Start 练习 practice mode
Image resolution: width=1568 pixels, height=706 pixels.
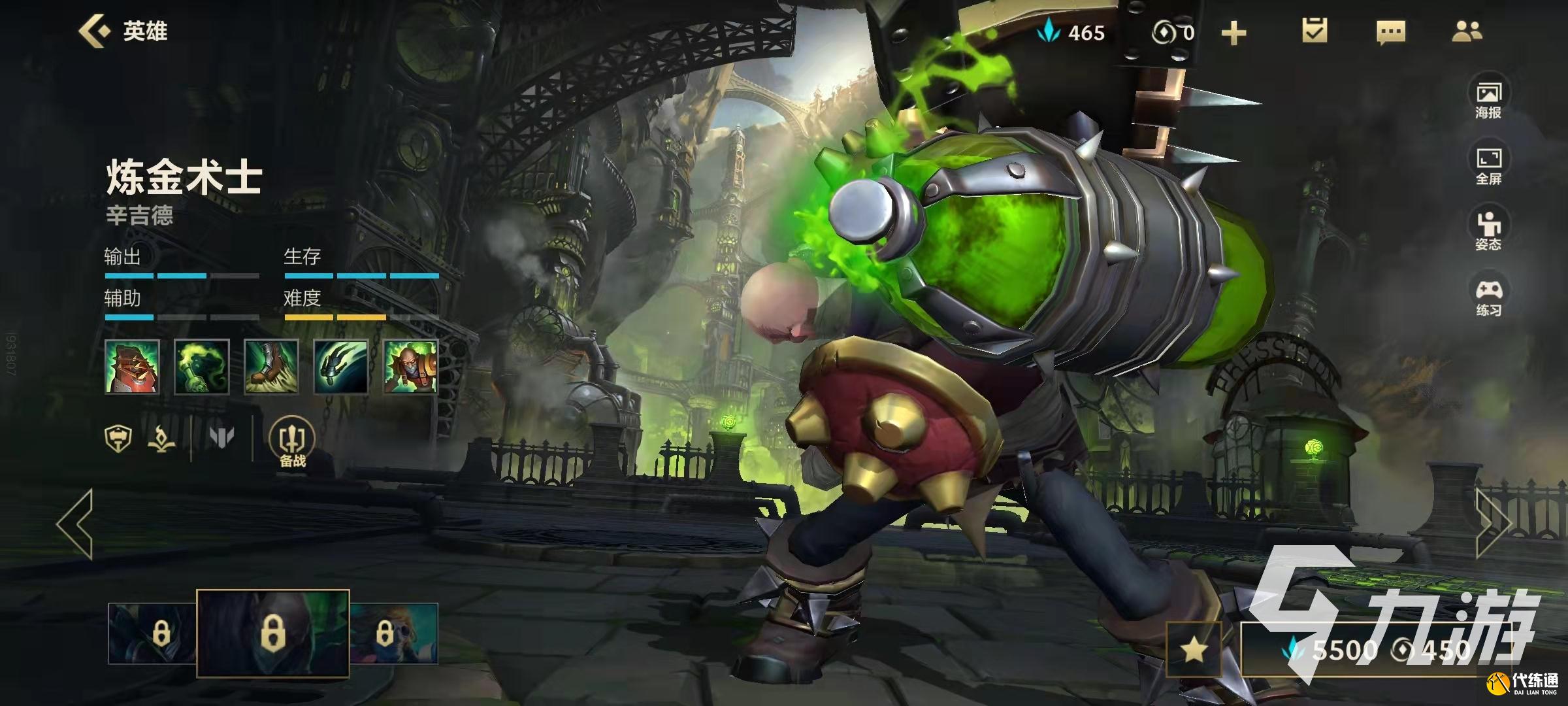tap(1488, 296)
